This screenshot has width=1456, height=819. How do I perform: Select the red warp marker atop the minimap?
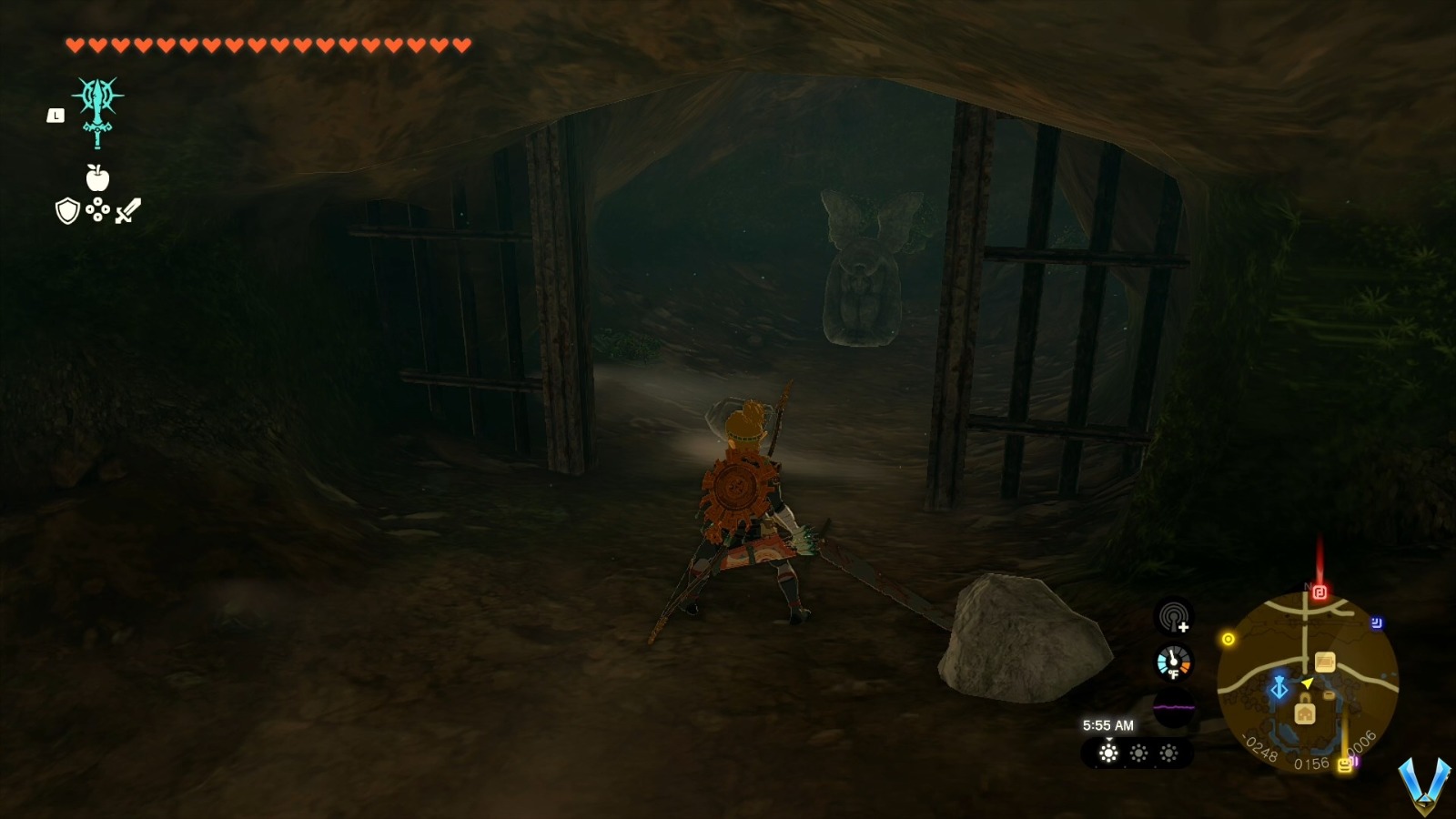(1319, 591)
